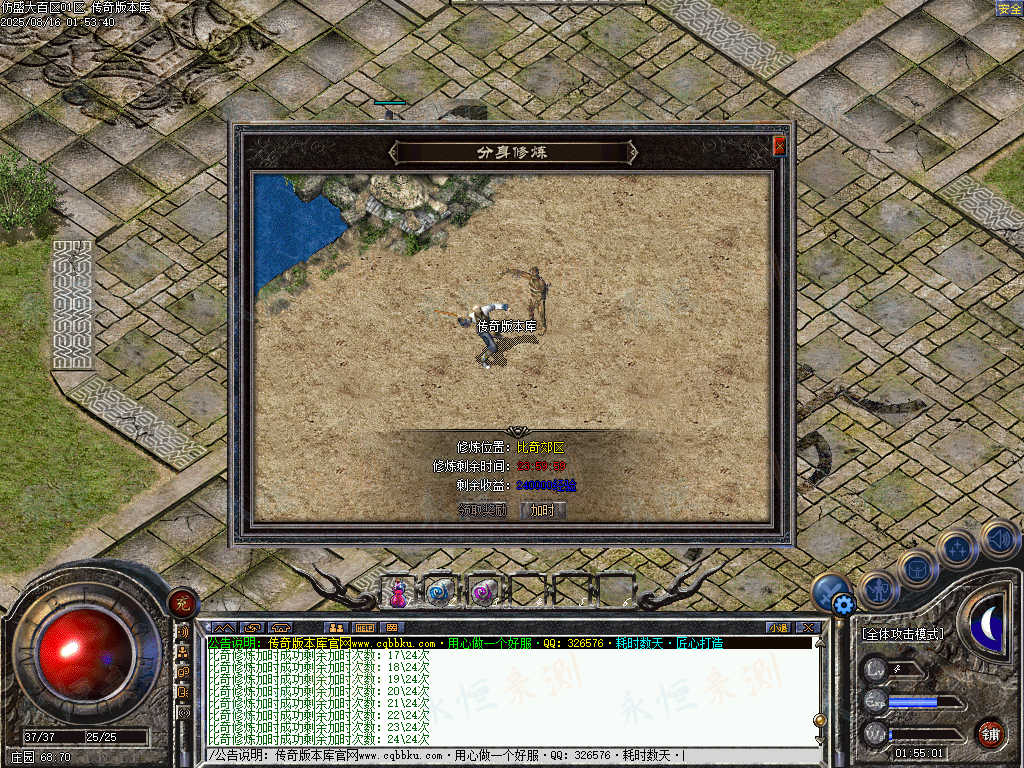Open the character figure round button
The height and width of the screenshot is (768, 1024).
coord(877,588)
